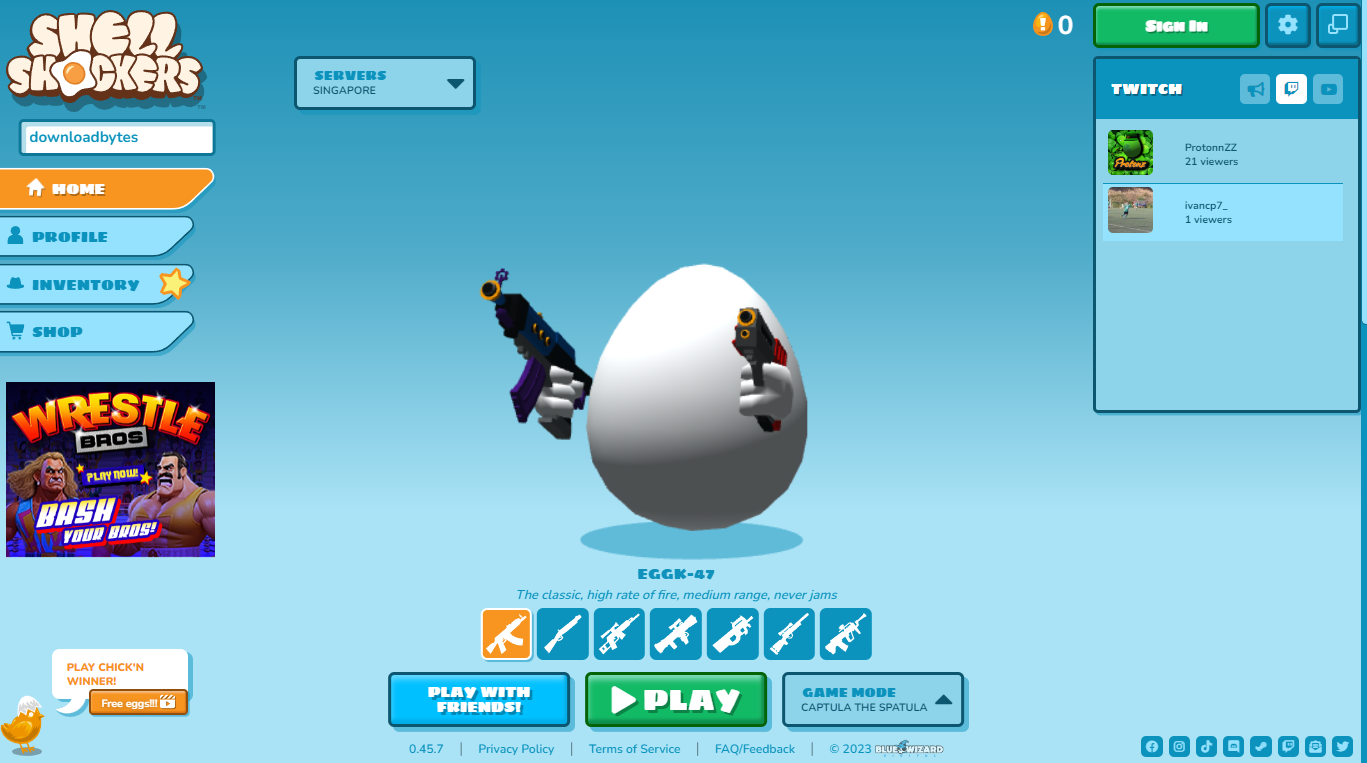Image resolution: width=1367 pixels, height=763 pixels.
Task: Click the TikTok icon in the footer
Action: pyautogui.click(x=1206, y=746)
